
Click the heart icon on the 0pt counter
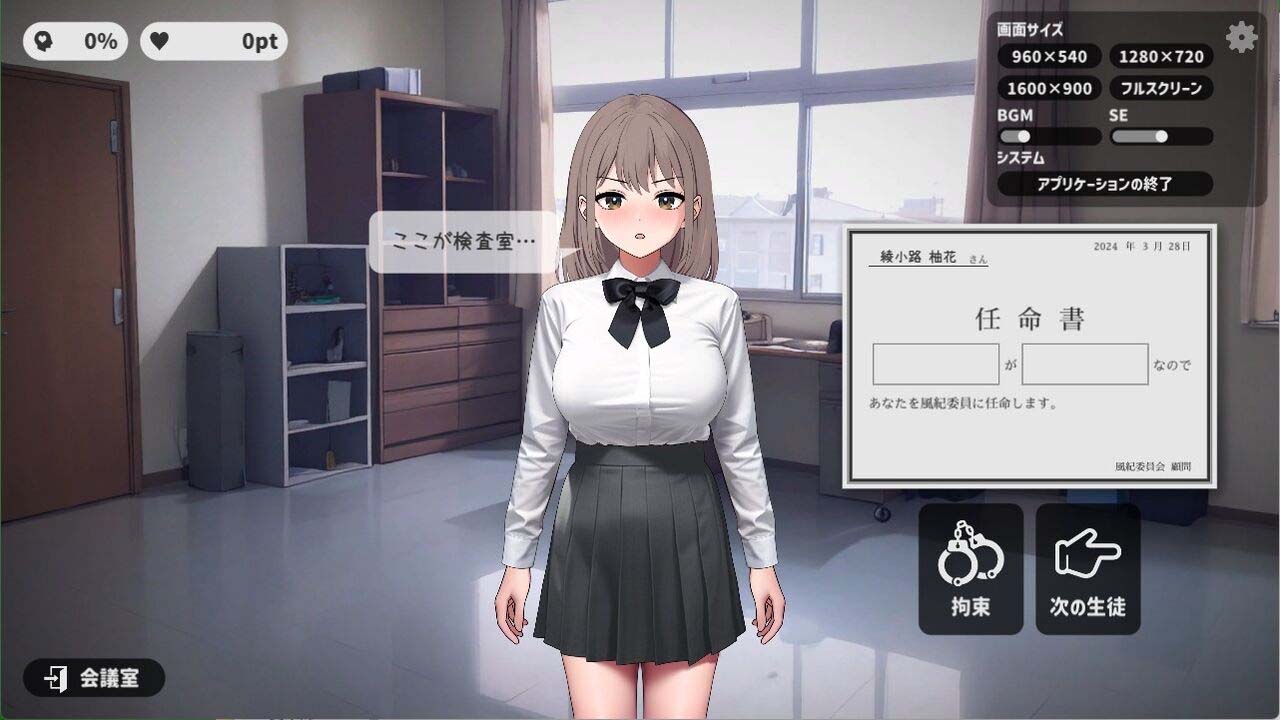[x=160, y=40]
